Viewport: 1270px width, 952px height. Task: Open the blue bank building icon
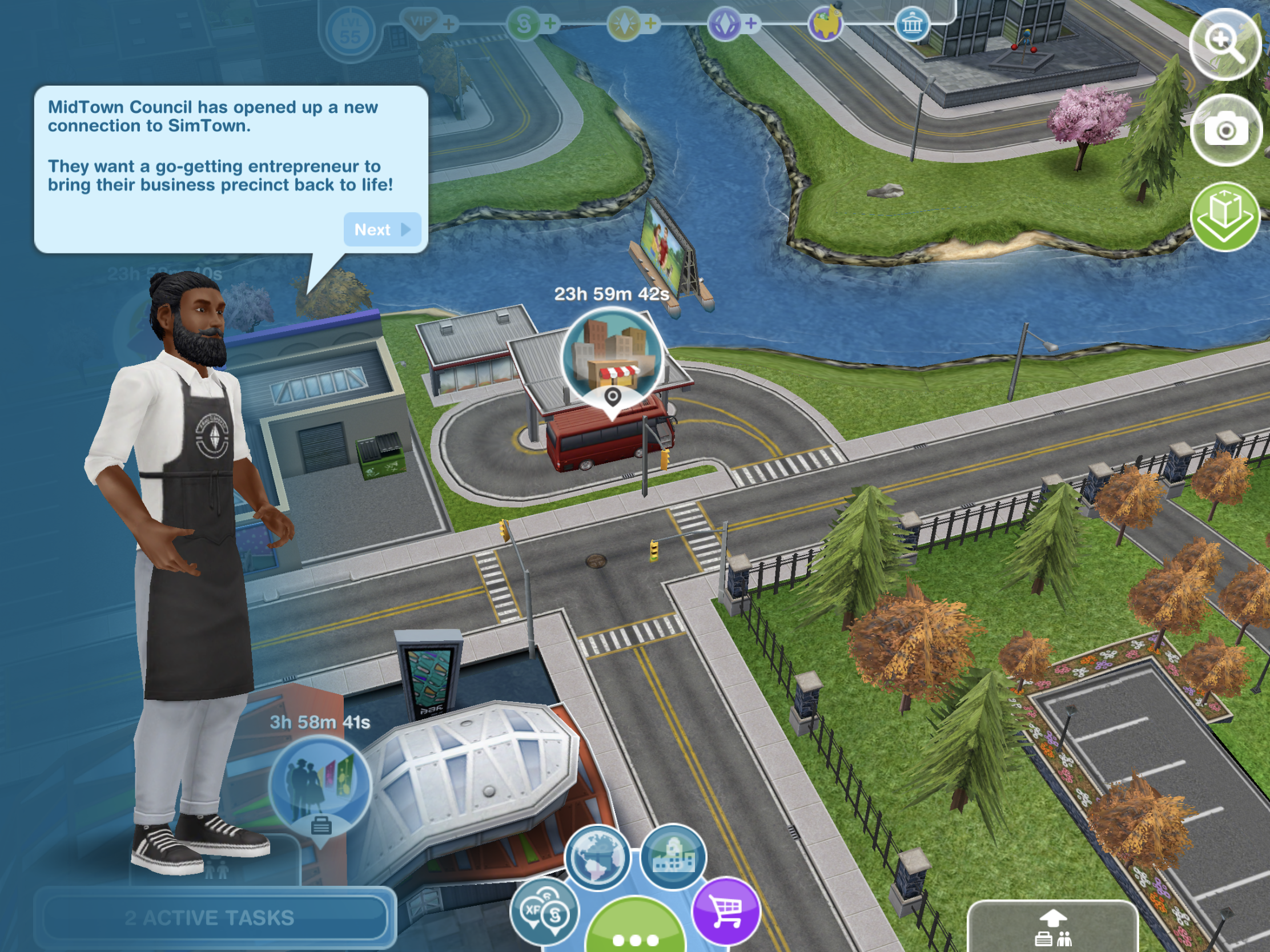(912, 25)
